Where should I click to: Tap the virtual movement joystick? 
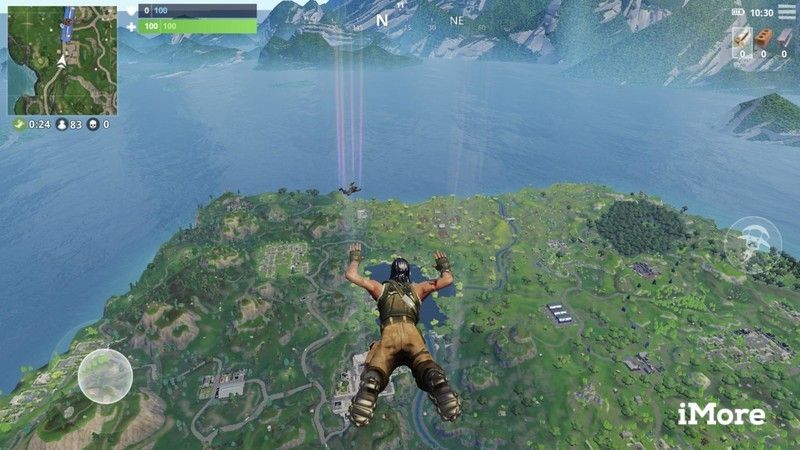pyautogui.click(x=105, y=376)
